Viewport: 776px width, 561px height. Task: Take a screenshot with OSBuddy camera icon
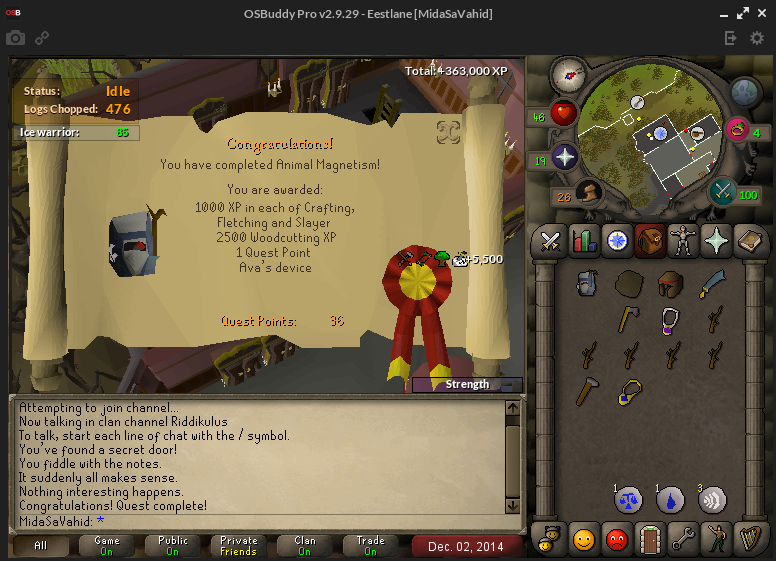[16, 38]
